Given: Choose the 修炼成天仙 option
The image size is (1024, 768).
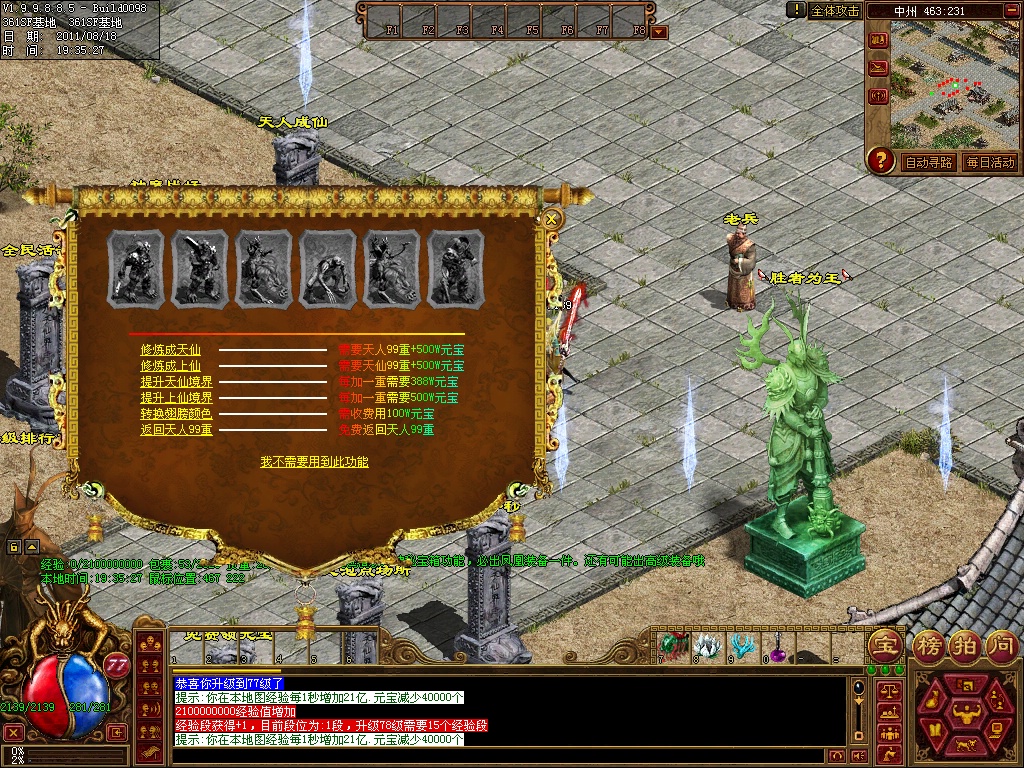Looking at the screenshot, I should [170, 350].
